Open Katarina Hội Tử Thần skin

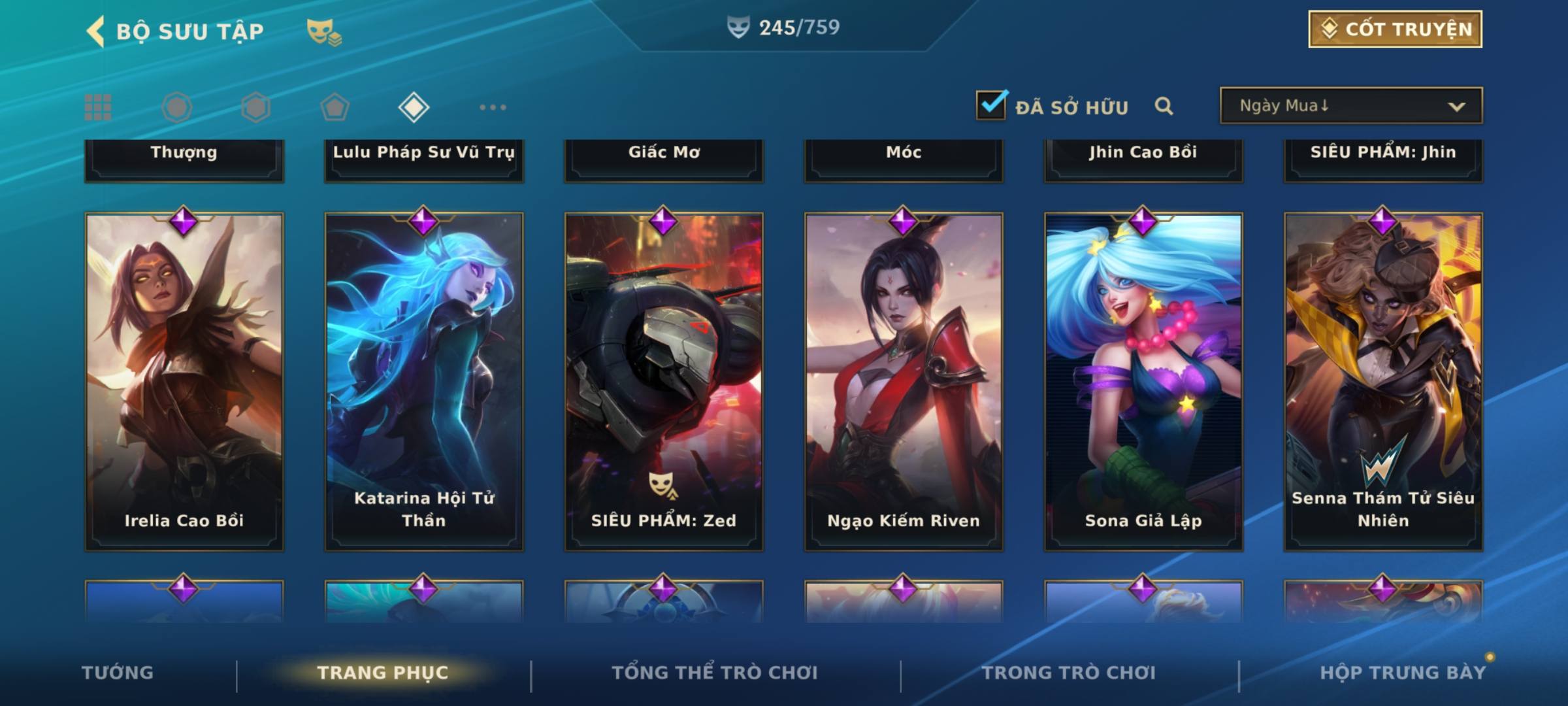424,382
